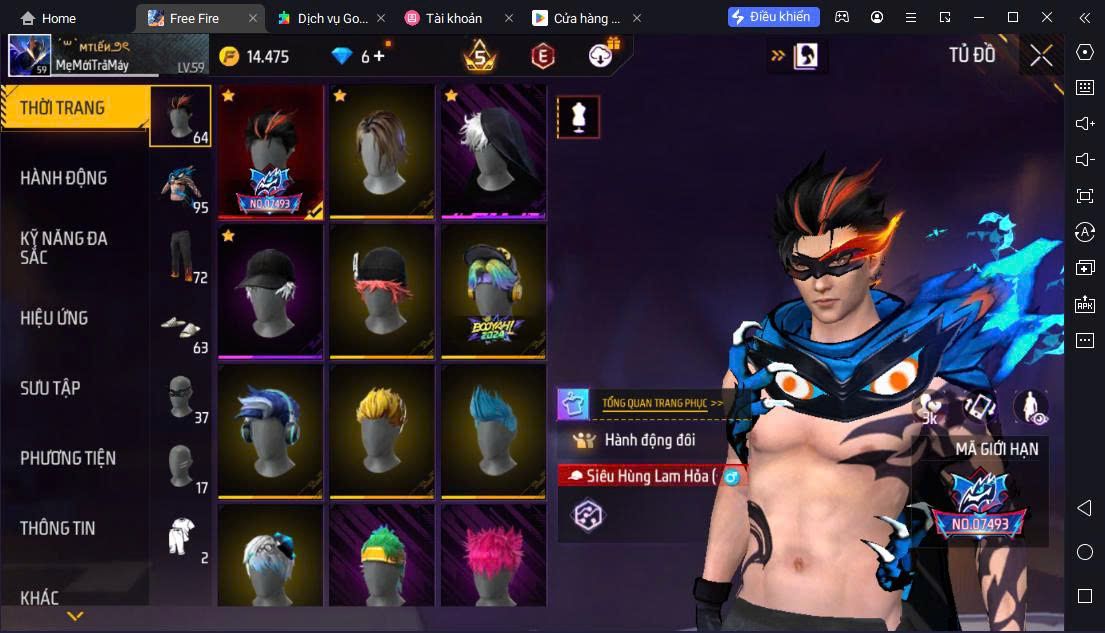Viewport: 1105px width, 633px height.
Task: Add diamonds with the plus button
Action: pyautogui.click(x=380, y=56)
